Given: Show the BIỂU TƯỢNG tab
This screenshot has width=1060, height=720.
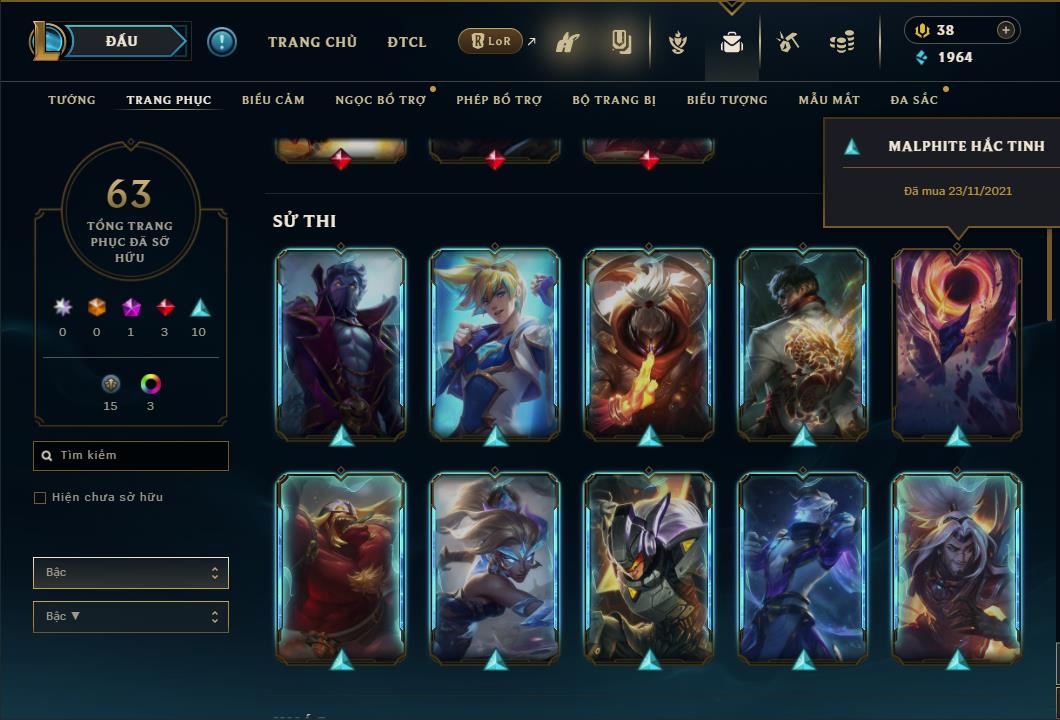Looking at the screenshot, I should tap(727, 100).
